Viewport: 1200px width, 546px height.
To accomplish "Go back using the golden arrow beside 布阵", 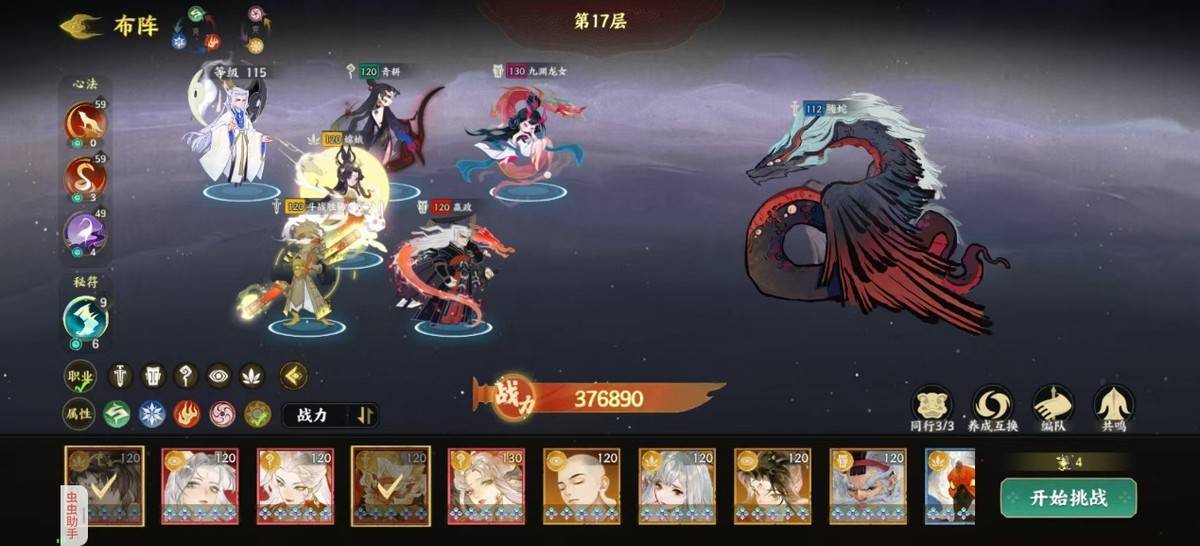I will [80, 26].
